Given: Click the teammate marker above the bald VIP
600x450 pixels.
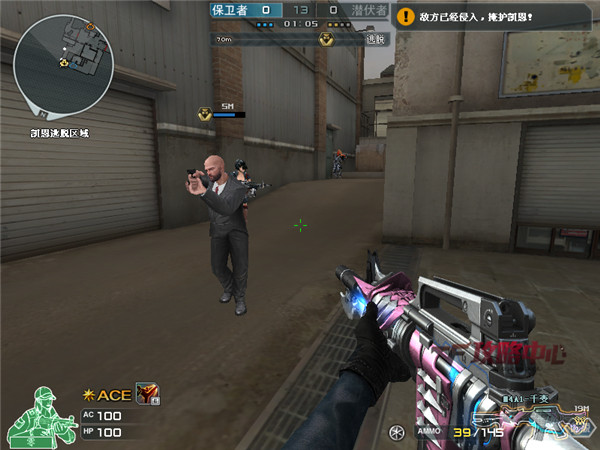Looking at the screenshot, I should pos(206,115).
